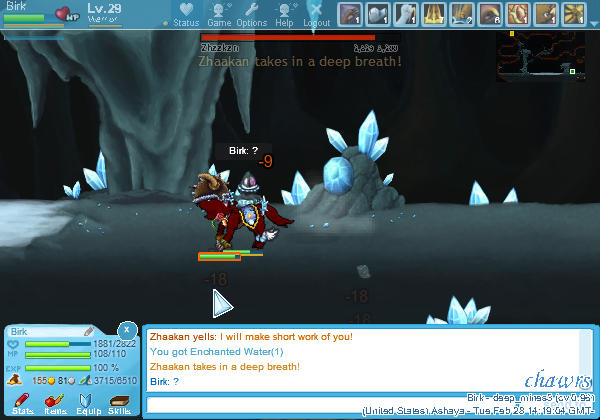The height and width of the screenshot is (420, 600).
Task: Open the Equip panel
Action: [87, 402]
